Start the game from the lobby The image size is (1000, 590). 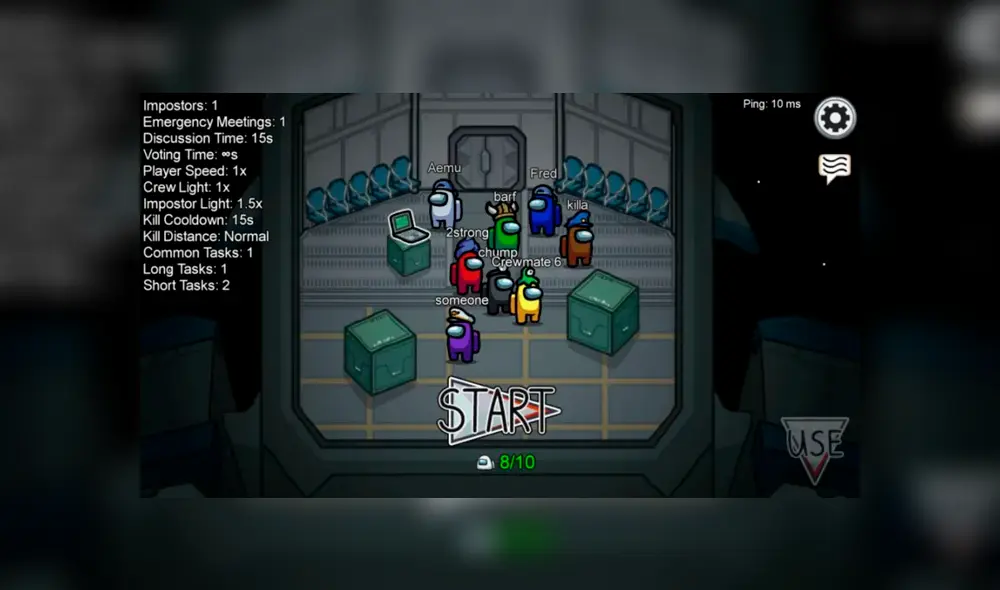pyautogui.click(x=497, y=409)
